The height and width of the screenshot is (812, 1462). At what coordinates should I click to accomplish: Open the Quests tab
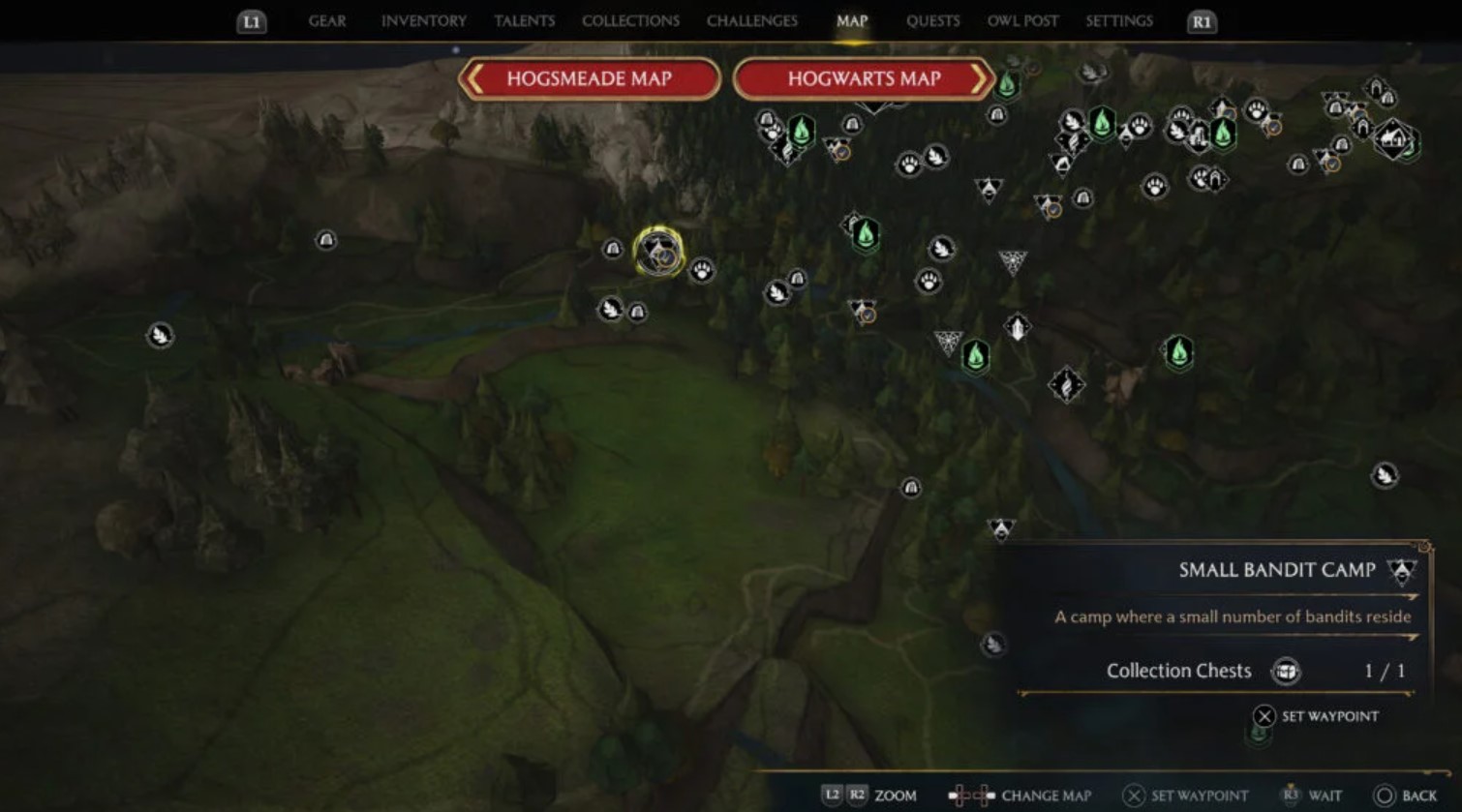[932, 21]
